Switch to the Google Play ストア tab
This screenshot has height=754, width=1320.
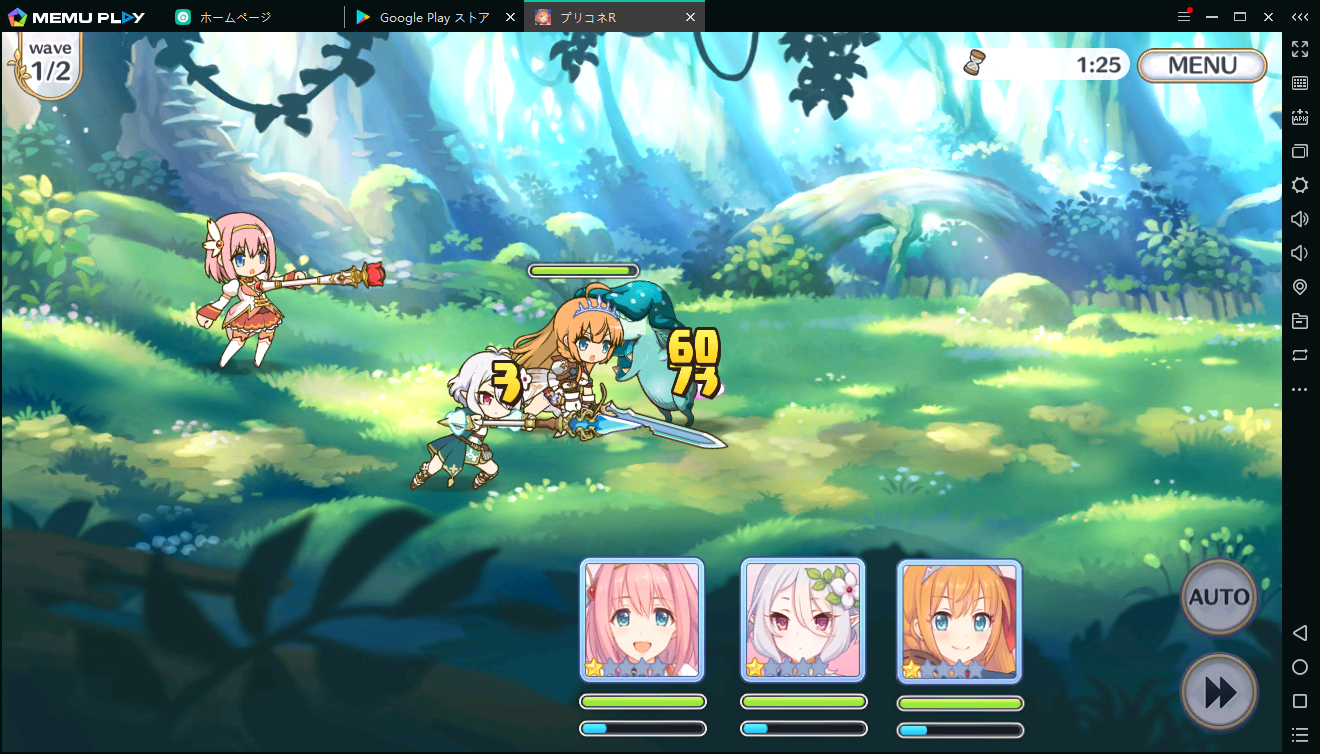click(428, 16)
